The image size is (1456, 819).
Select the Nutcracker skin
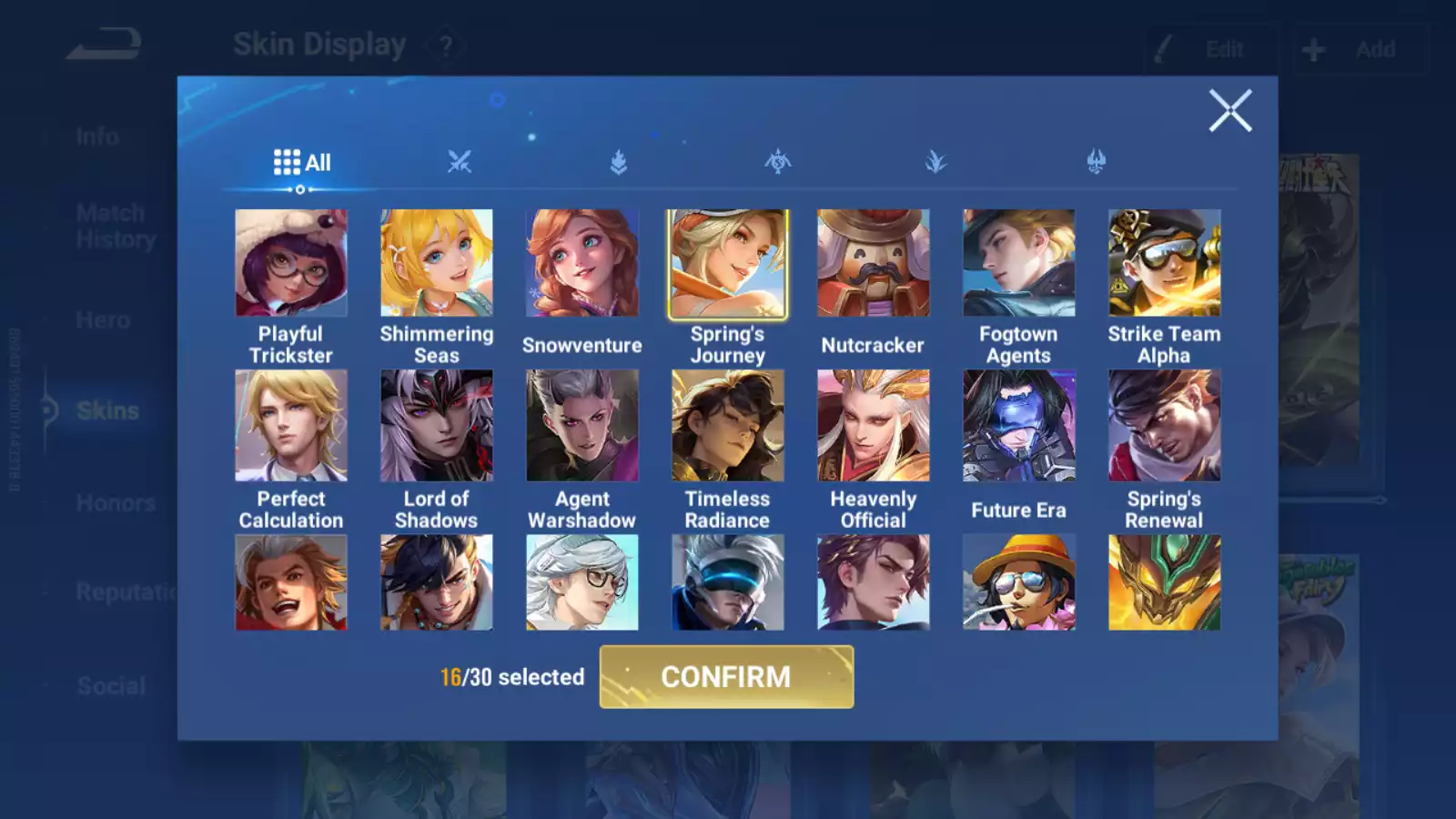click(x=874, y=263)
